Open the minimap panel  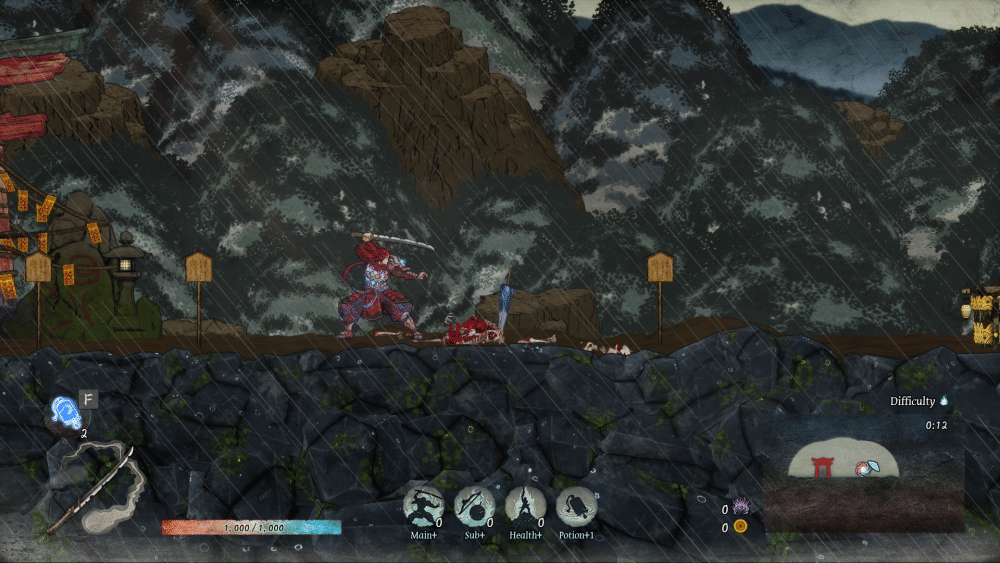click(x=864, y=482)
